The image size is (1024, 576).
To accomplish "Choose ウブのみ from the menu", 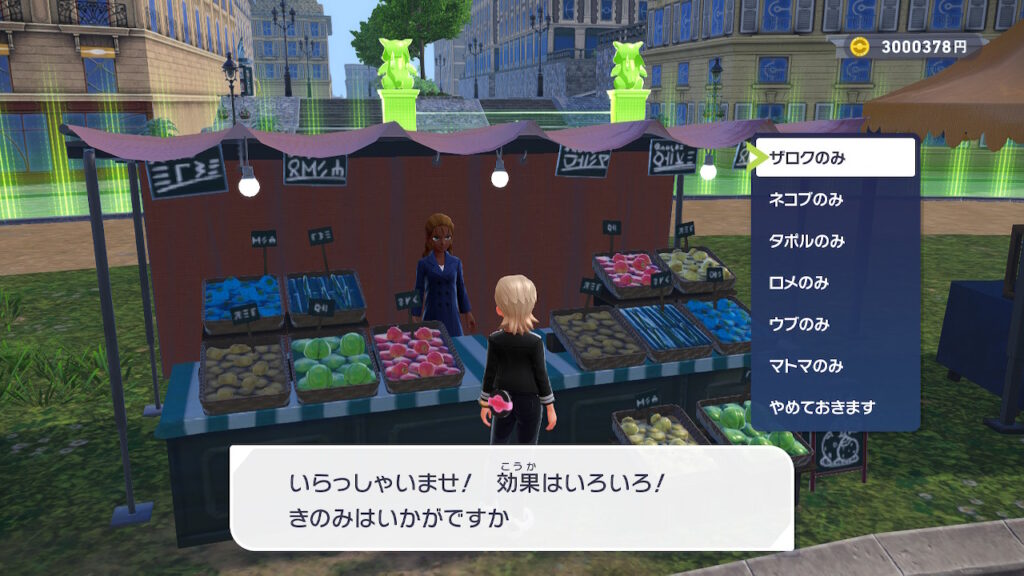I will 798,324.
